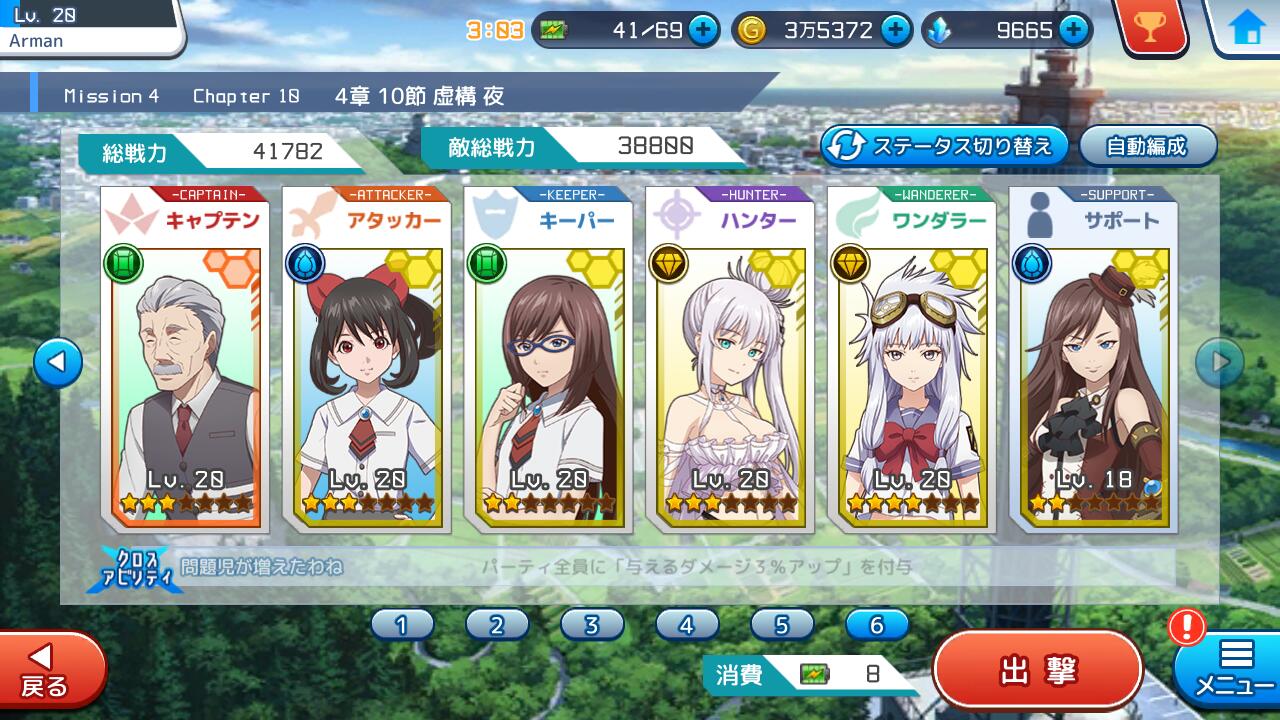The height and width of the screenshot is (720, 1280).
Task: Add stamina with the plus button
Action: click(x=703, y=30)
